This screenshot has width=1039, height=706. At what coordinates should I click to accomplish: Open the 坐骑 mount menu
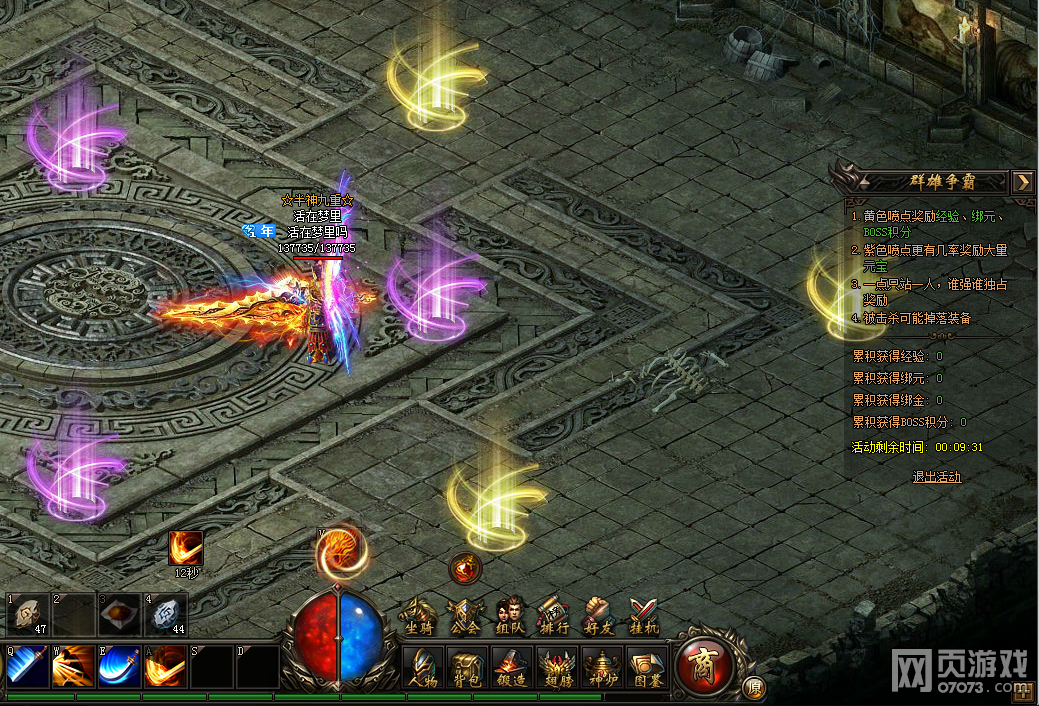point(421,616)
